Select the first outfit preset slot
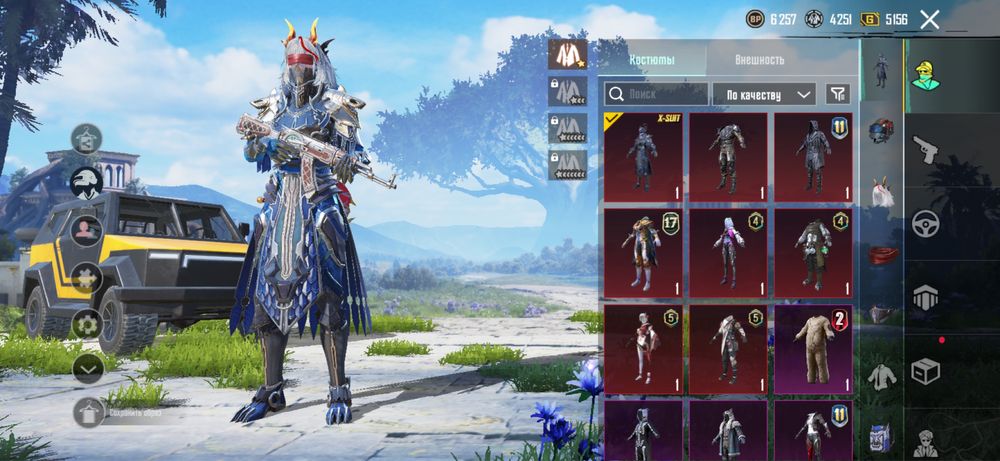1000x461 pixels. pos(567,54)
